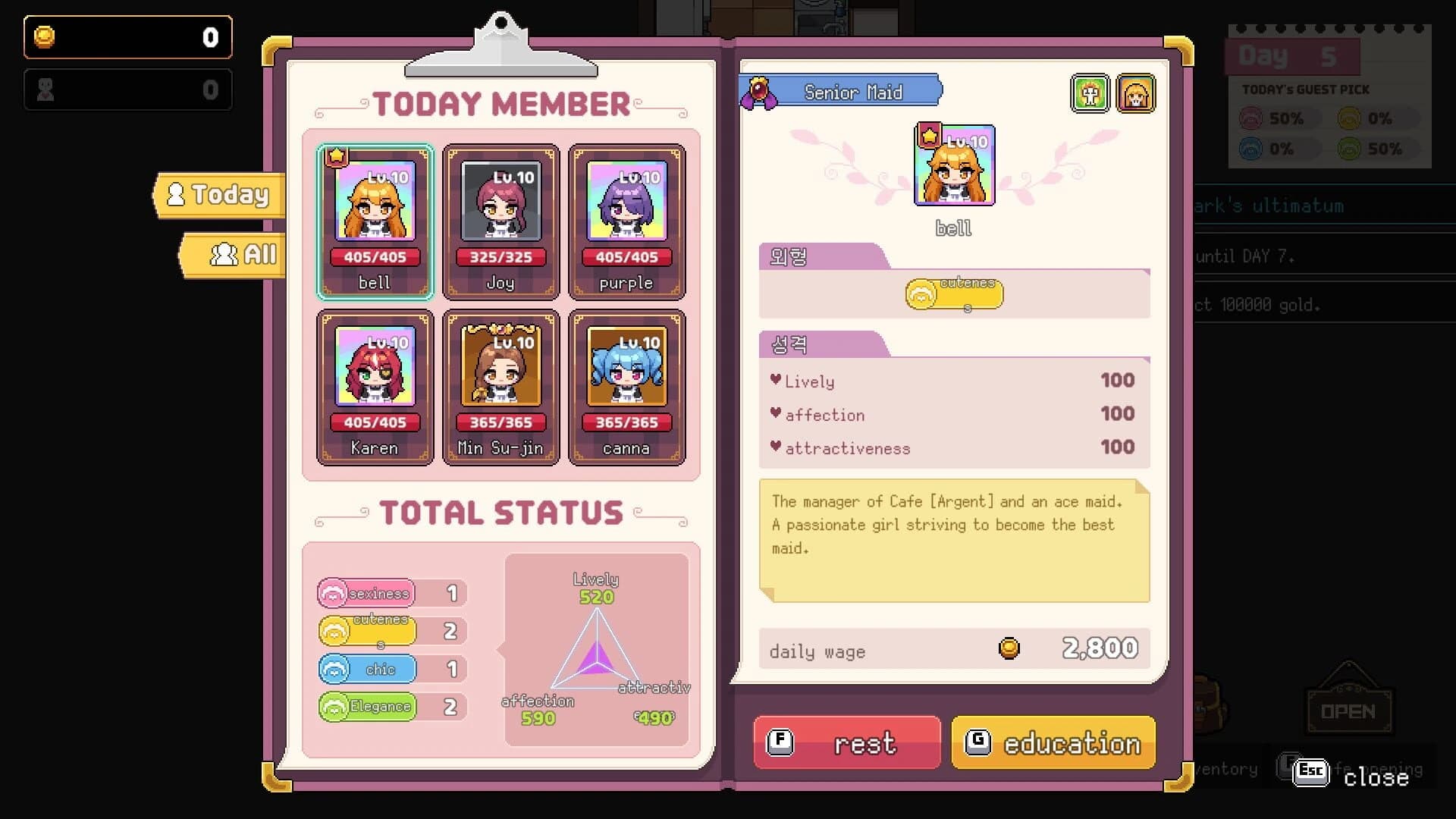Viewport: 1456px width, 819px height.
Task: Click the OPEN sign
Action: click(x=1350, y=711)
